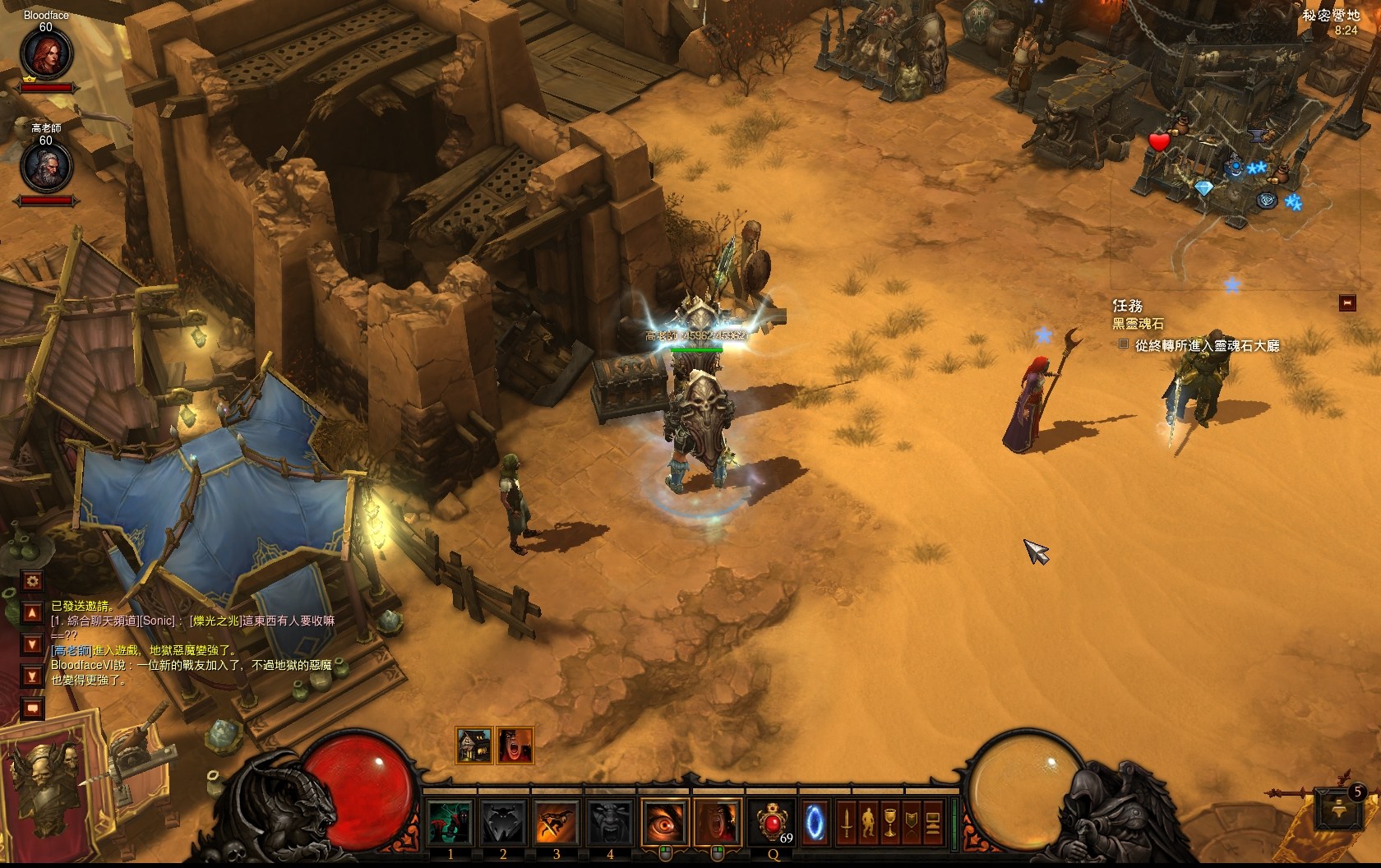The width and height of the screenshot is (1381, 868).
Task: Activate the green-tinted skill in slot 1
Action: [x=450, y=822]
